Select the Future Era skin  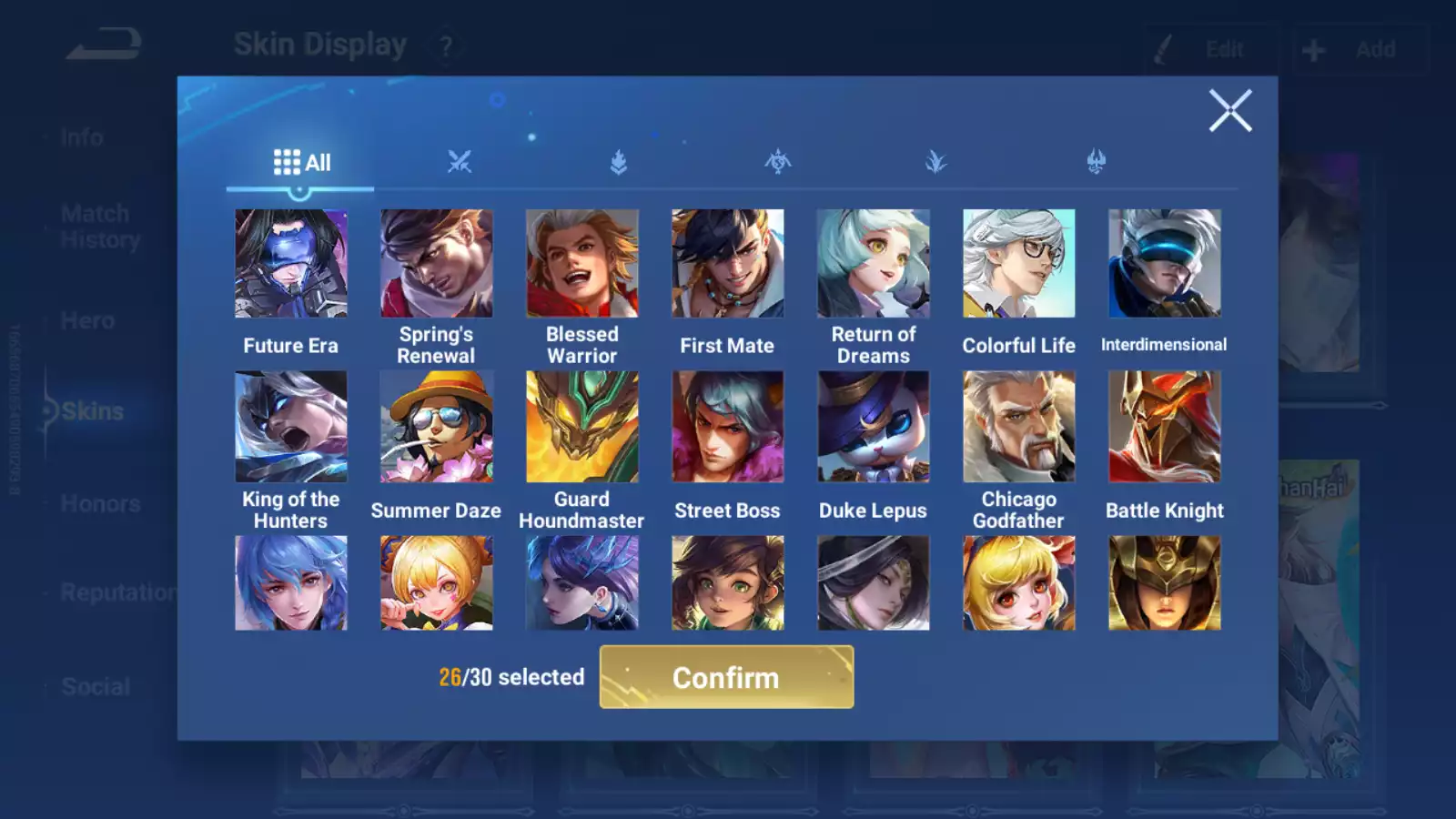click(x=291, y=264)
